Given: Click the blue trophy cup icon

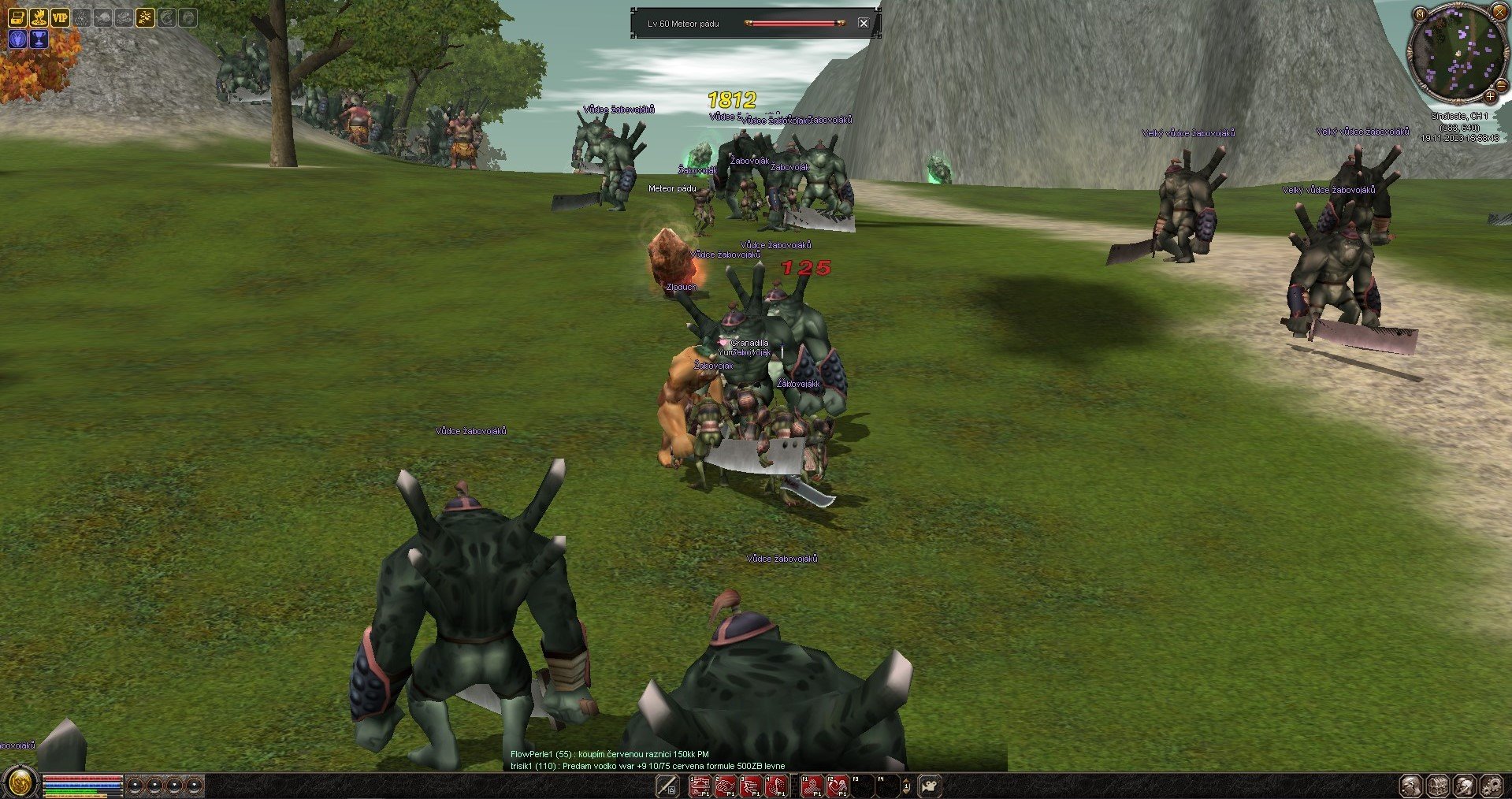Looking at the screenshot, I should pos(39,39).
